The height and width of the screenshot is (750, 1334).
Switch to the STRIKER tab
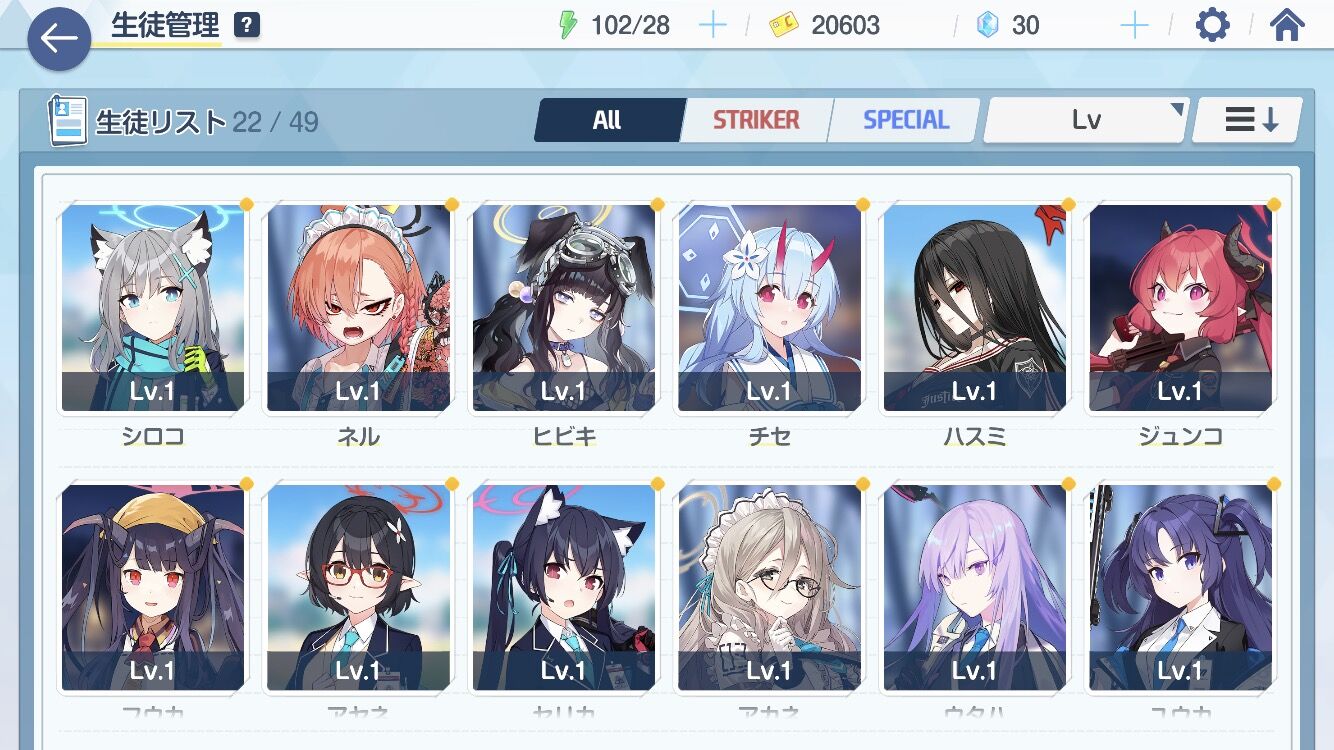pos(755,119)
